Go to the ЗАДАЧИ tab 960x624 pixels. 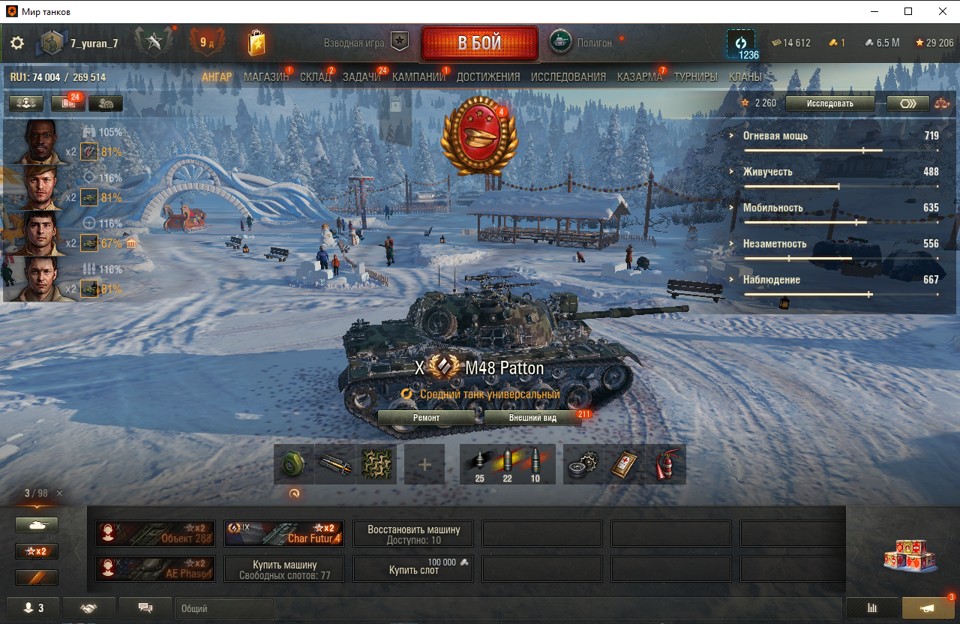(361, 77)
